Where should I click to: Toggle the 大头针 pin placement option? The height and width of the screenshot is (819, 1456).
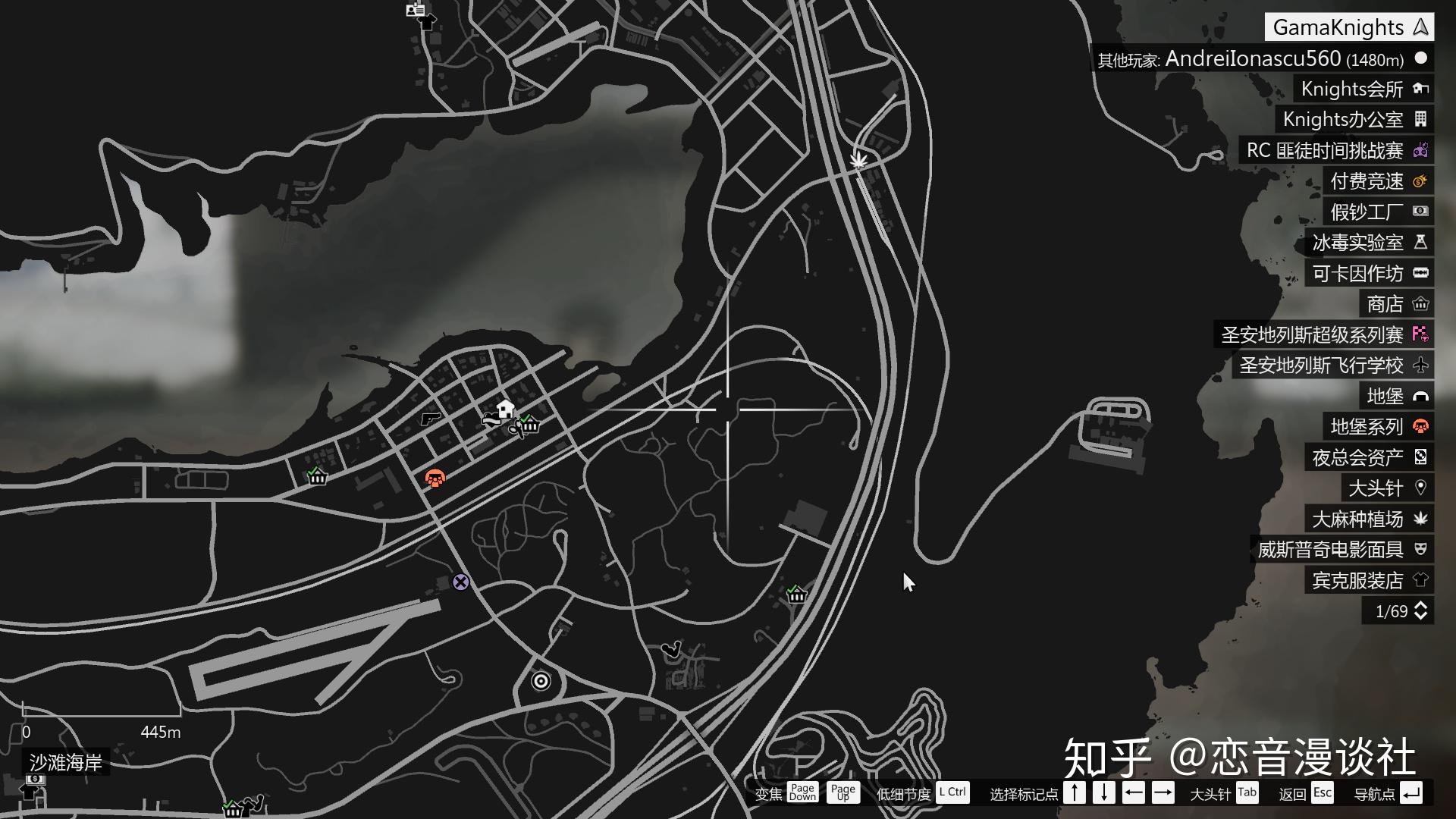click(1247, 793)
